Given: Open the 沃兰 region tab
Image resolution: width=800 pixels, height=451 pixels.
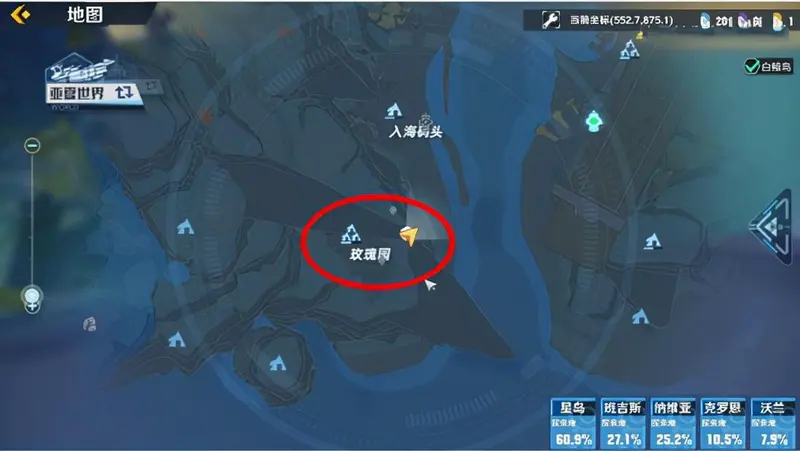Looking at the screenshot, I should coord(771,423).
